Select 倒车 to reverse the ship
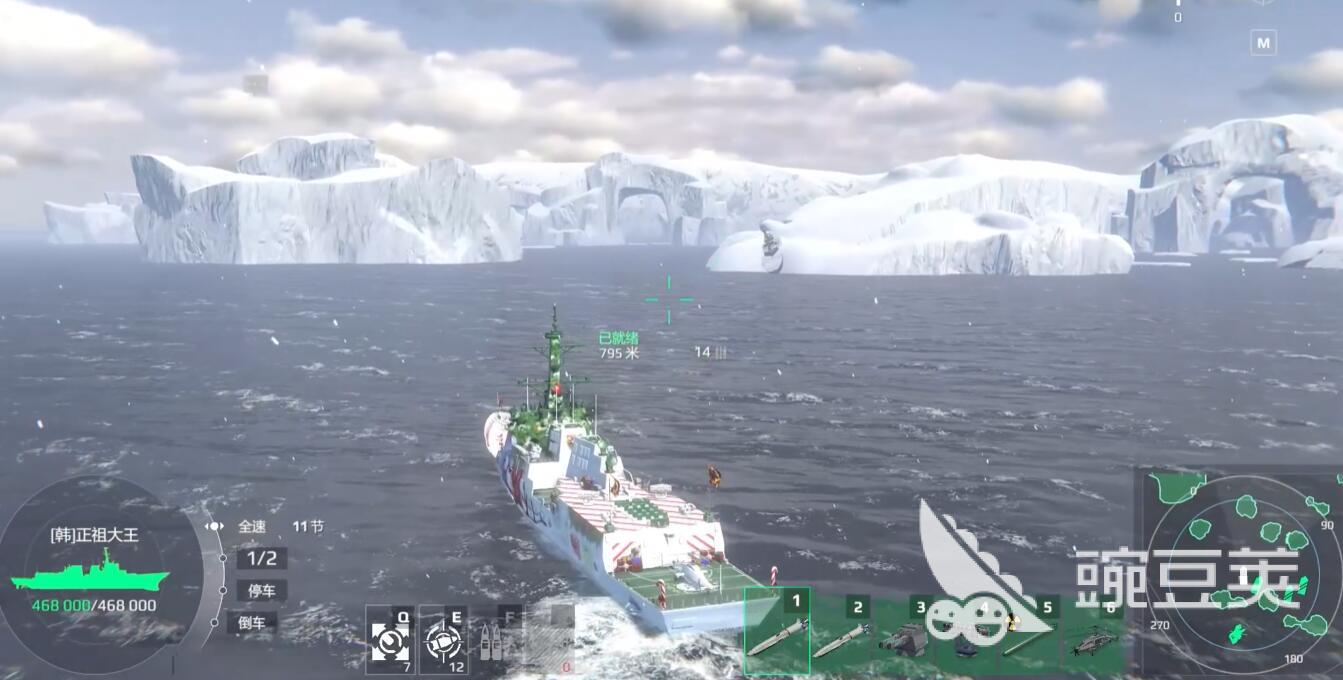The width and height of the screenshot is (1343, 680). (251, 622)
